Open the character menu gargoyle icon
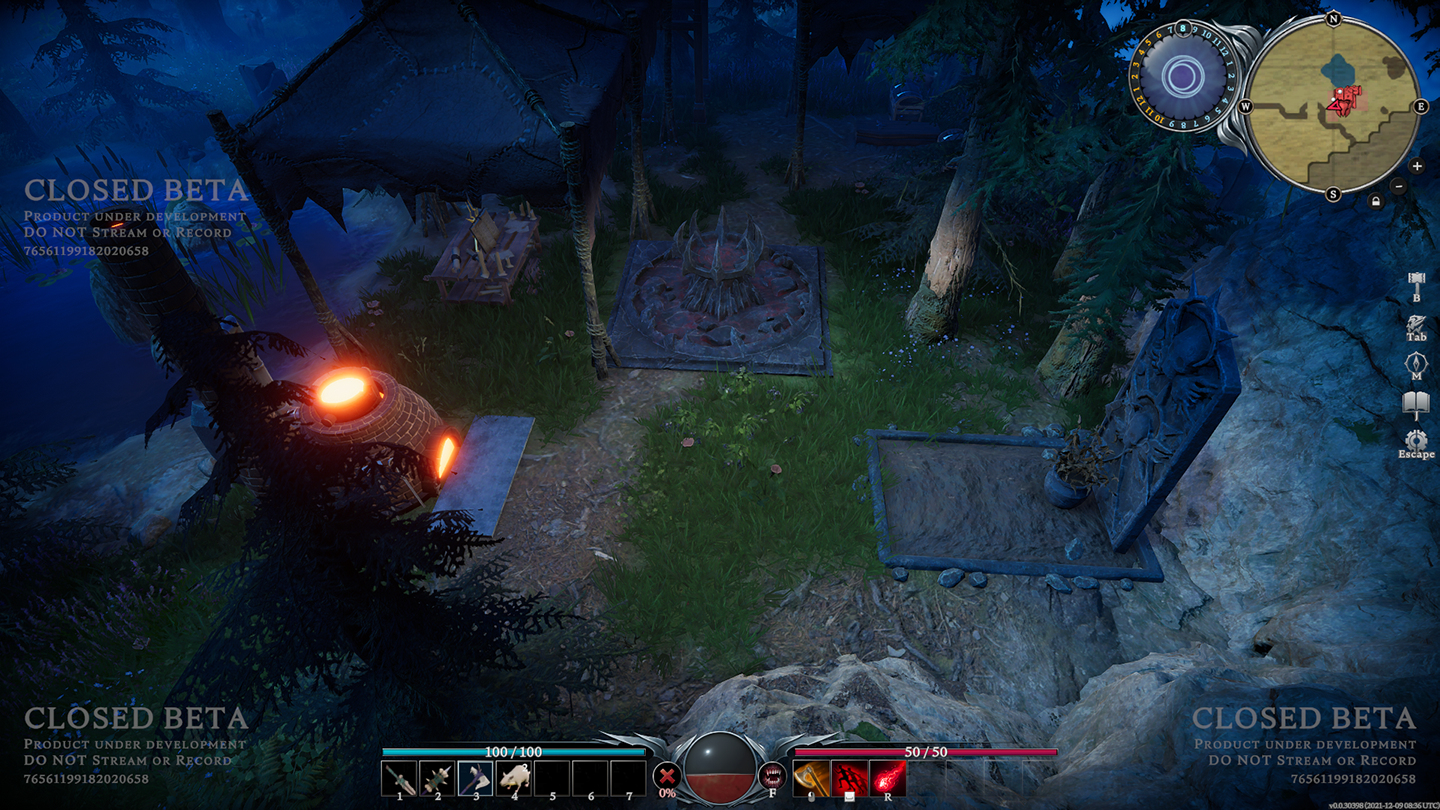This screenshot has height=810, width=1440. coord(1416,324)
